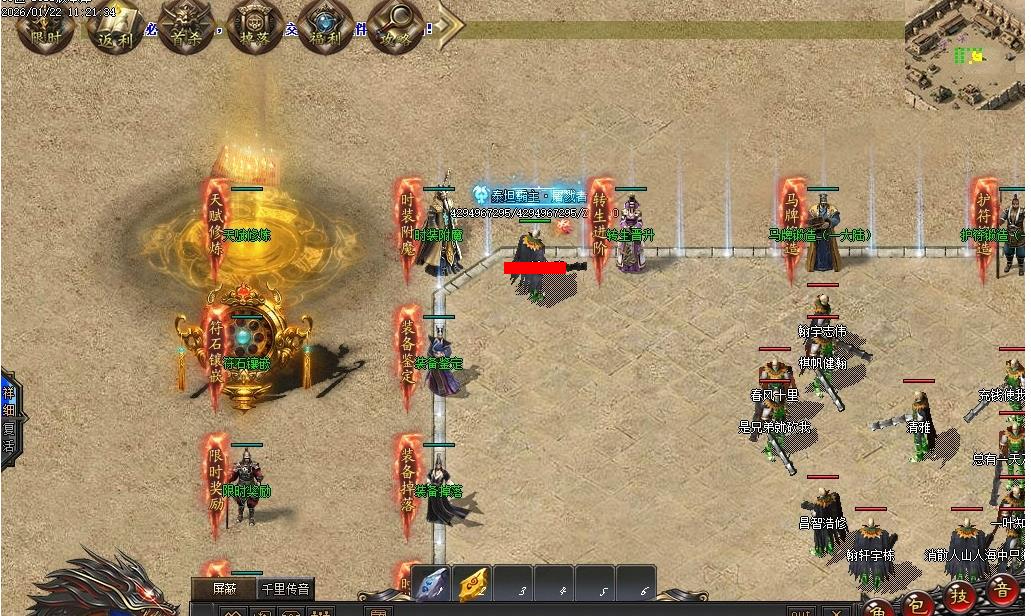Expand the 详细复活 side tab
The image size is (1031, 616).
(x=9, y=412)
